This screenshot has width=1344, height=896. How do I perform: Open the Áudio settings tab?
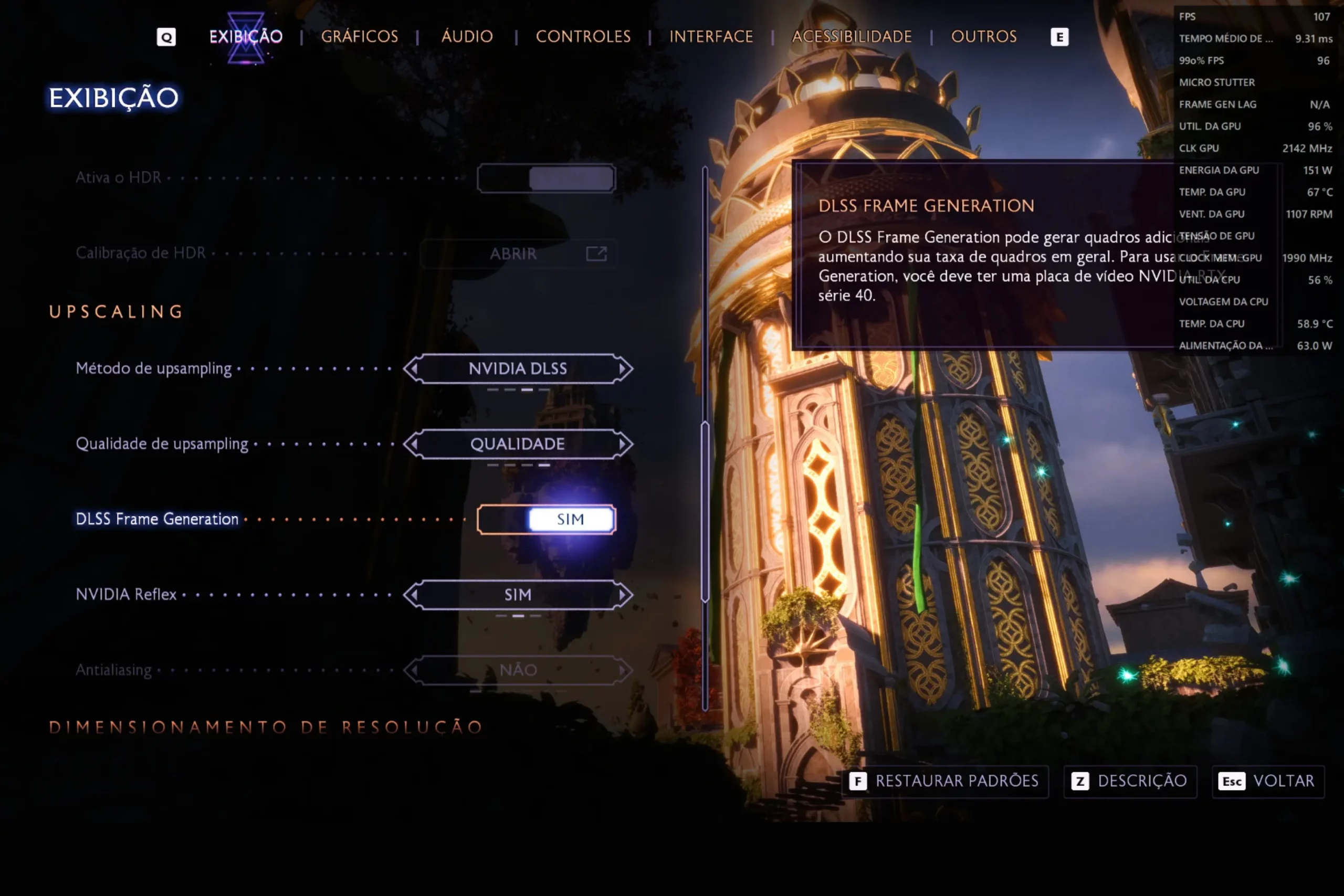(467, 37)
